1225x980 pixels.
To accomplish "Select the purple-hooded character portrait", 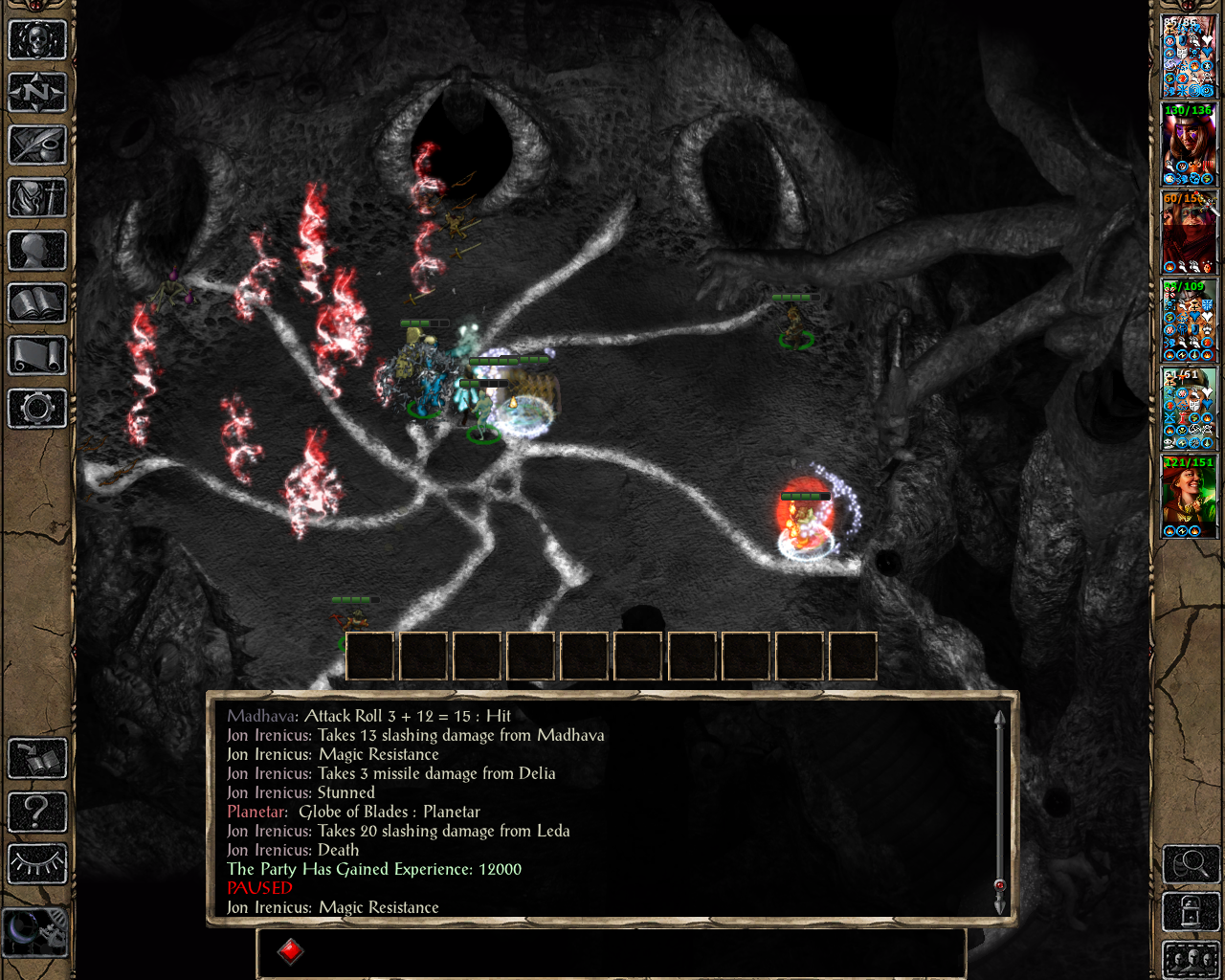I will pyautogui.click(x=1189, y=145).
